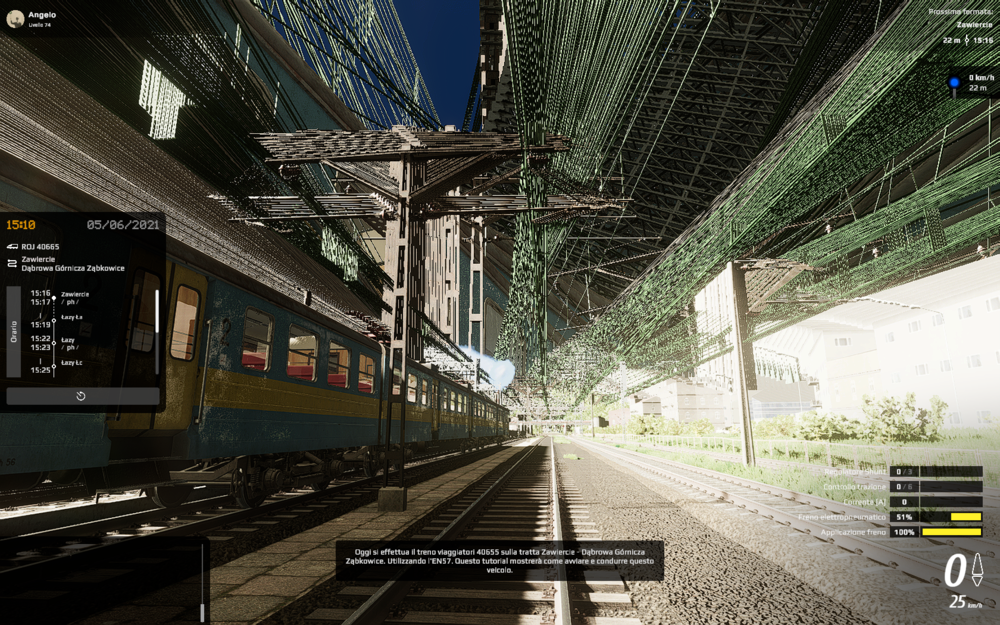Click the timetable panel's scrollbar
The height and width of the screenshot is (625, 1000).
click(156, 331)
